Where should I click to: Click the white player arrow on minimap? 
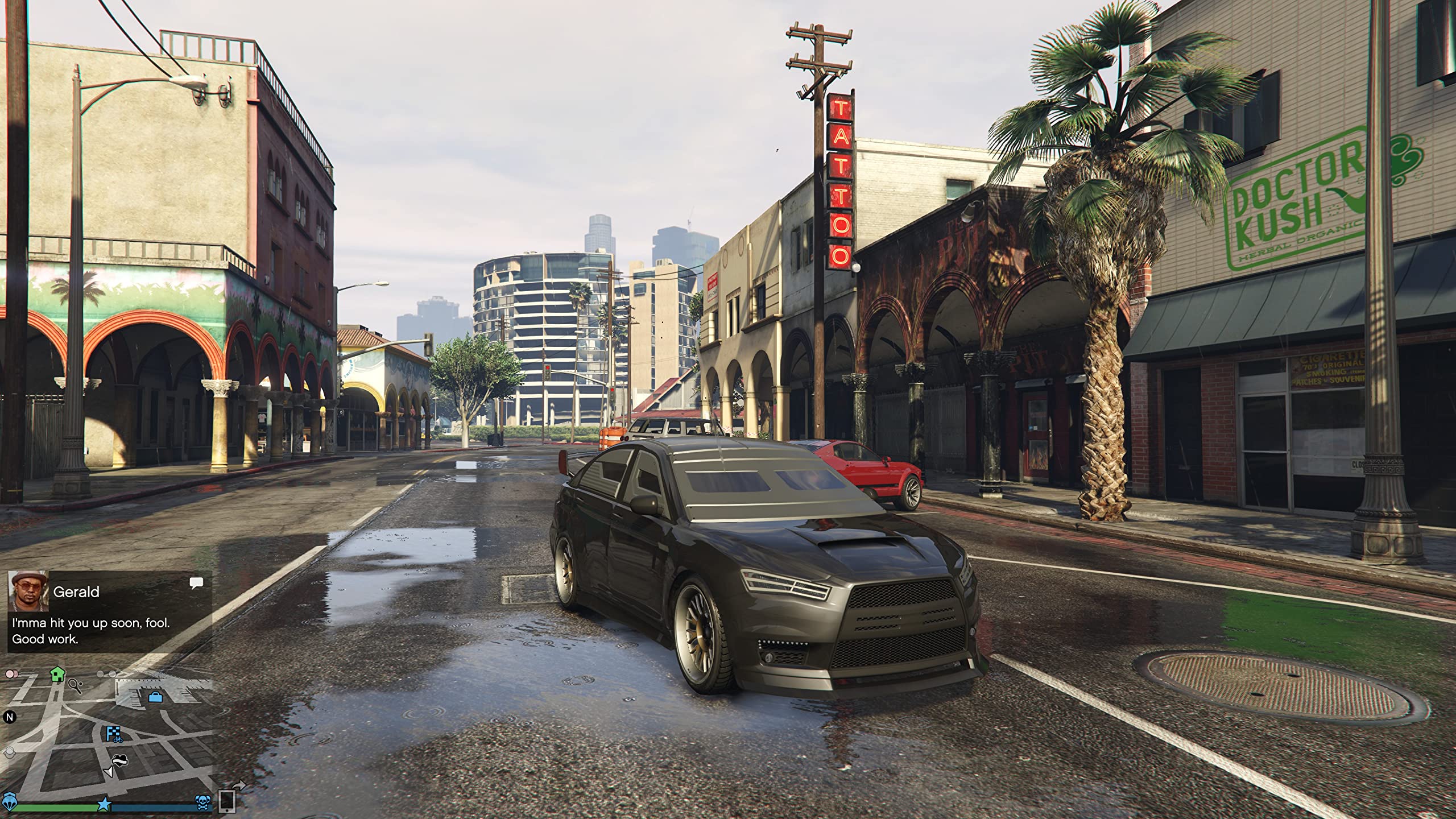(x=108, y=772)
